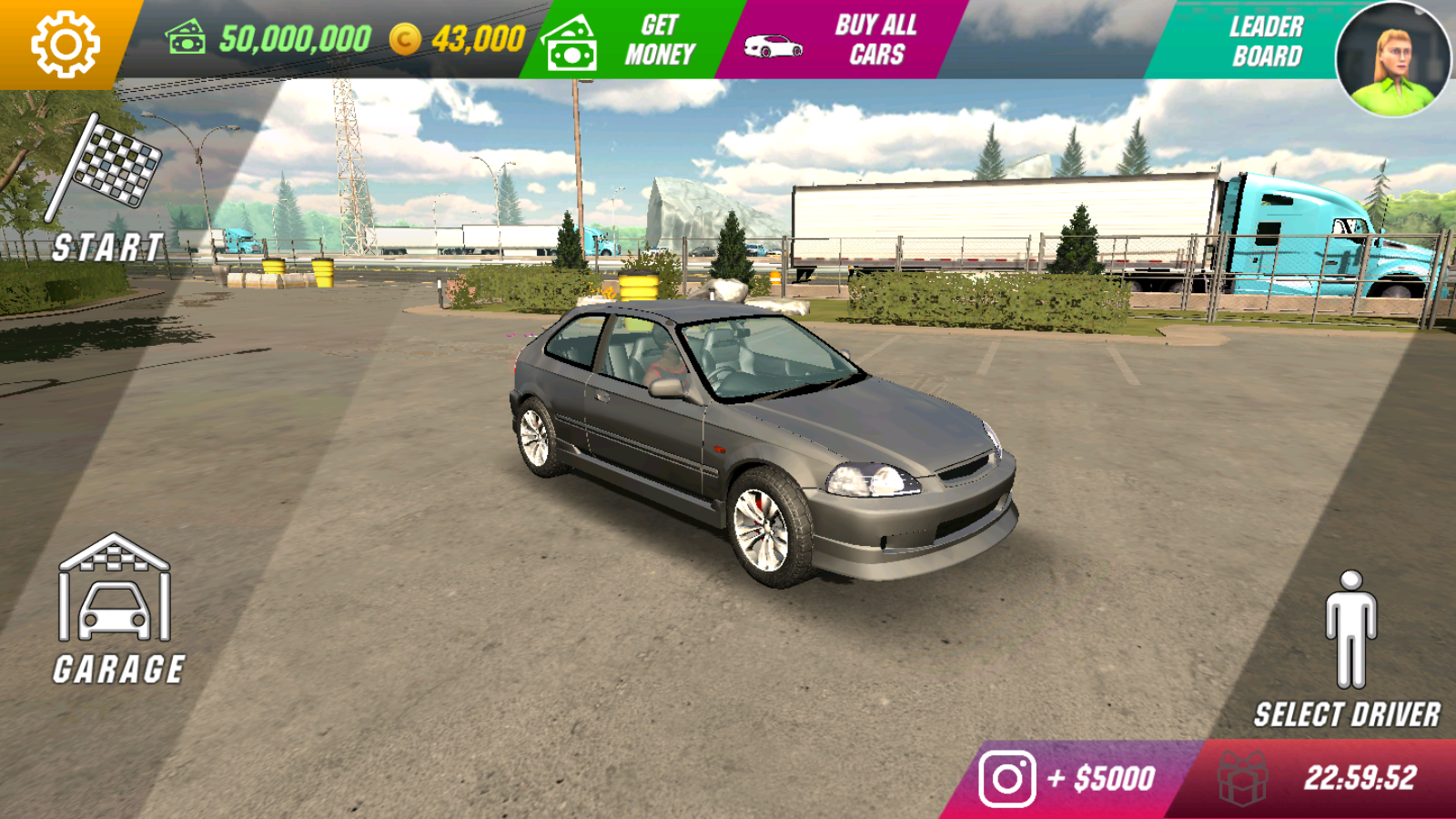
Task: Tap the Get Money button
Action: tap(628, 40)
